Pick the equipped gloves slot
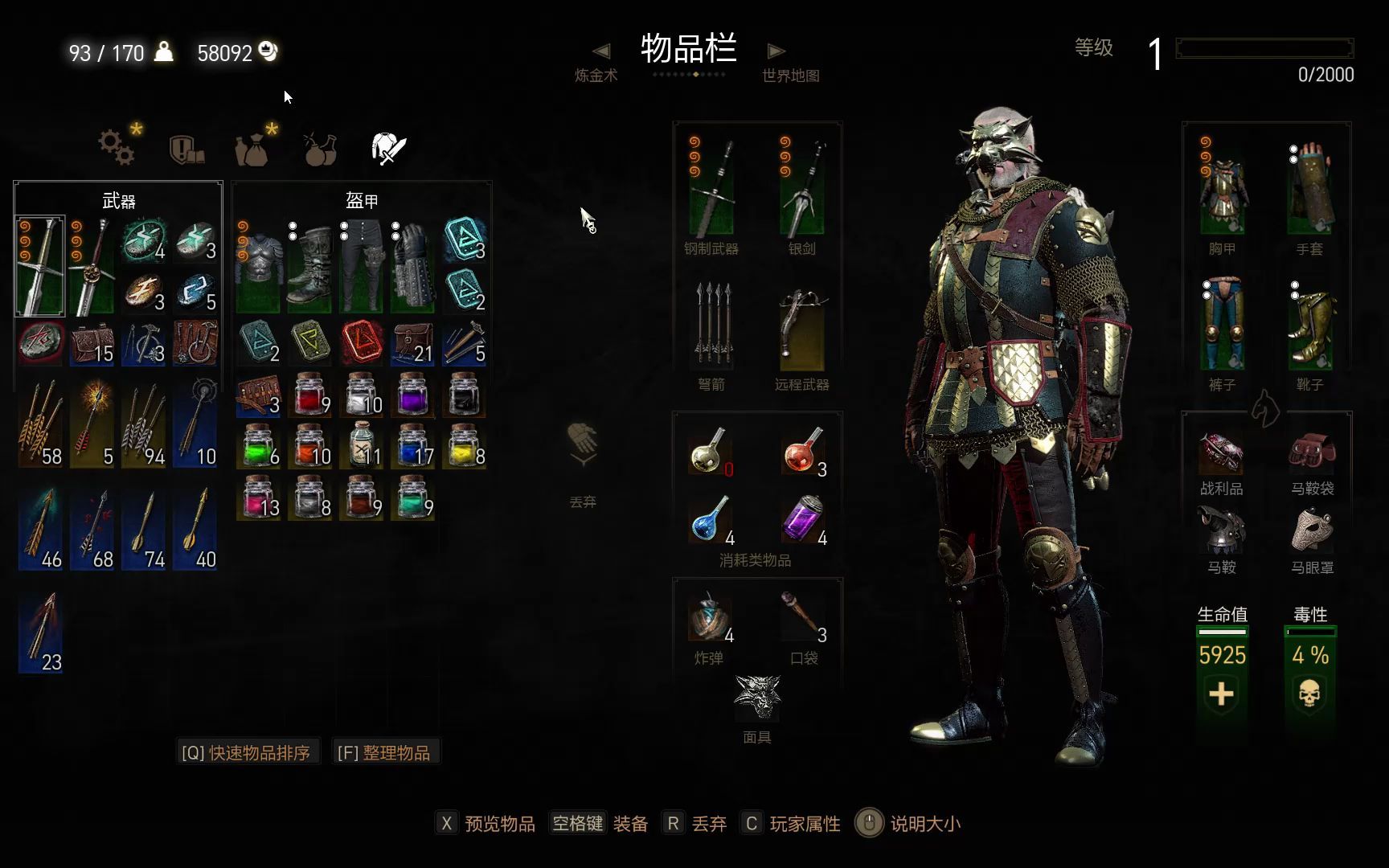The image size is (1389, 868). point(1309,189)
